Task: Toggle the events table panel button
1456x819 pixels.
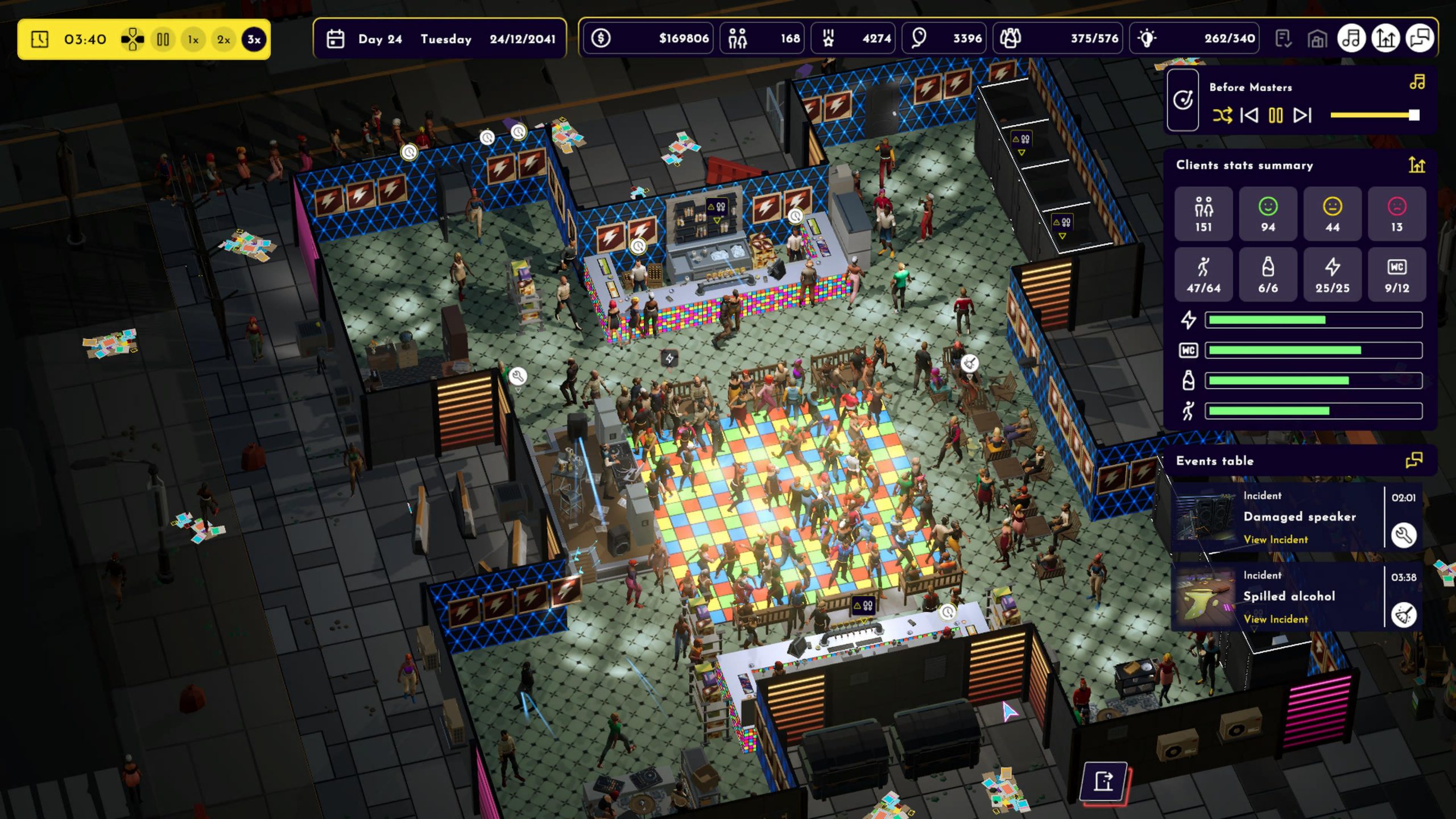Action: 1420,39
